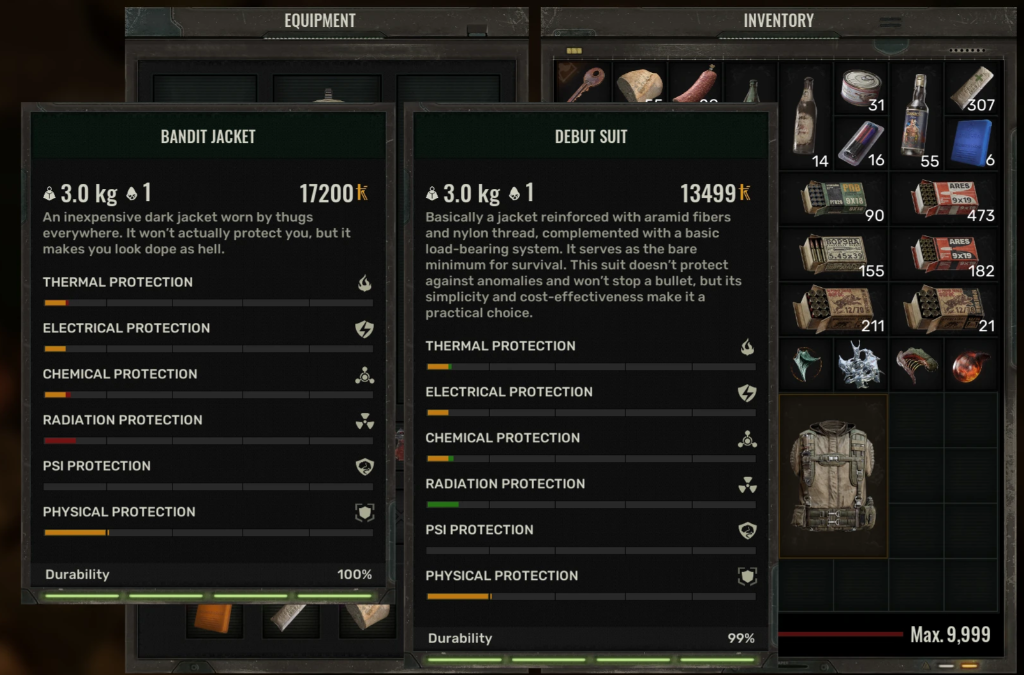
Task: Pick the rusty key item slot
Action: click(582, 84)
